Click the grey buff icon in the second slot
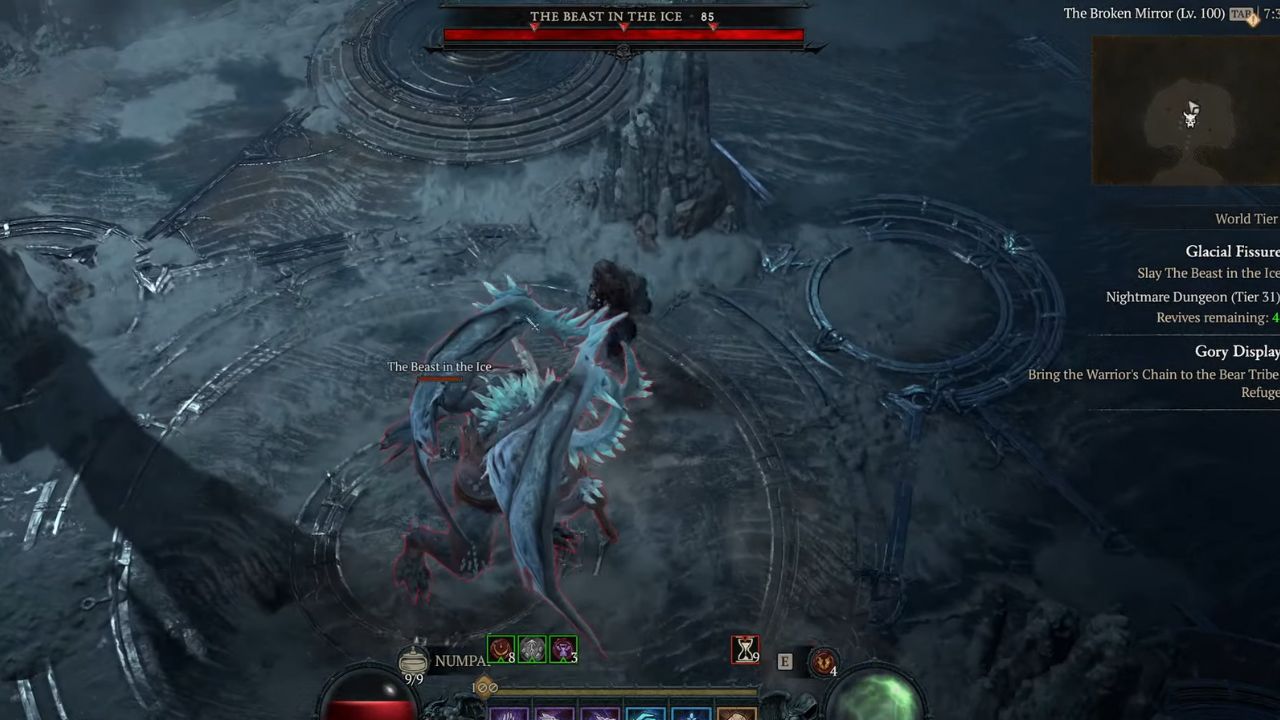Screen dimensions: 1280x720 (531, 648)
